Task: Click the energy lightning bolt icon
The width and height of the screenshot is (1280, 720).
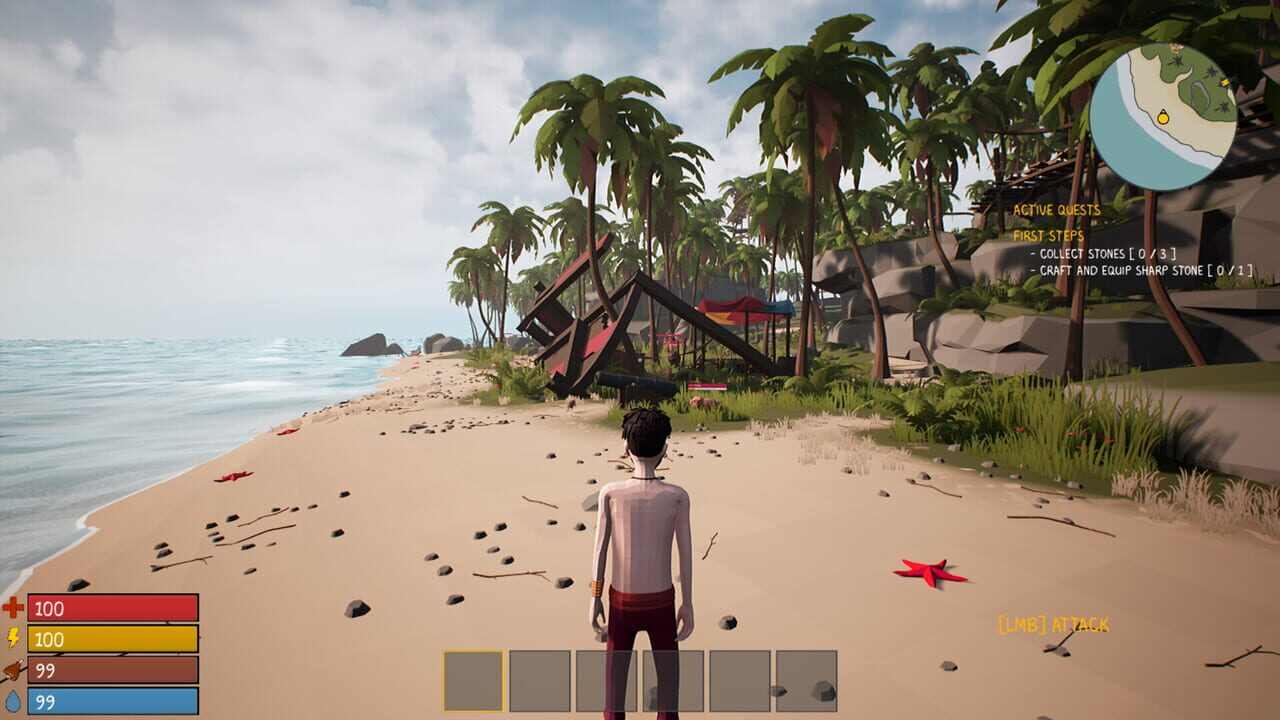Action: point(14,633)
